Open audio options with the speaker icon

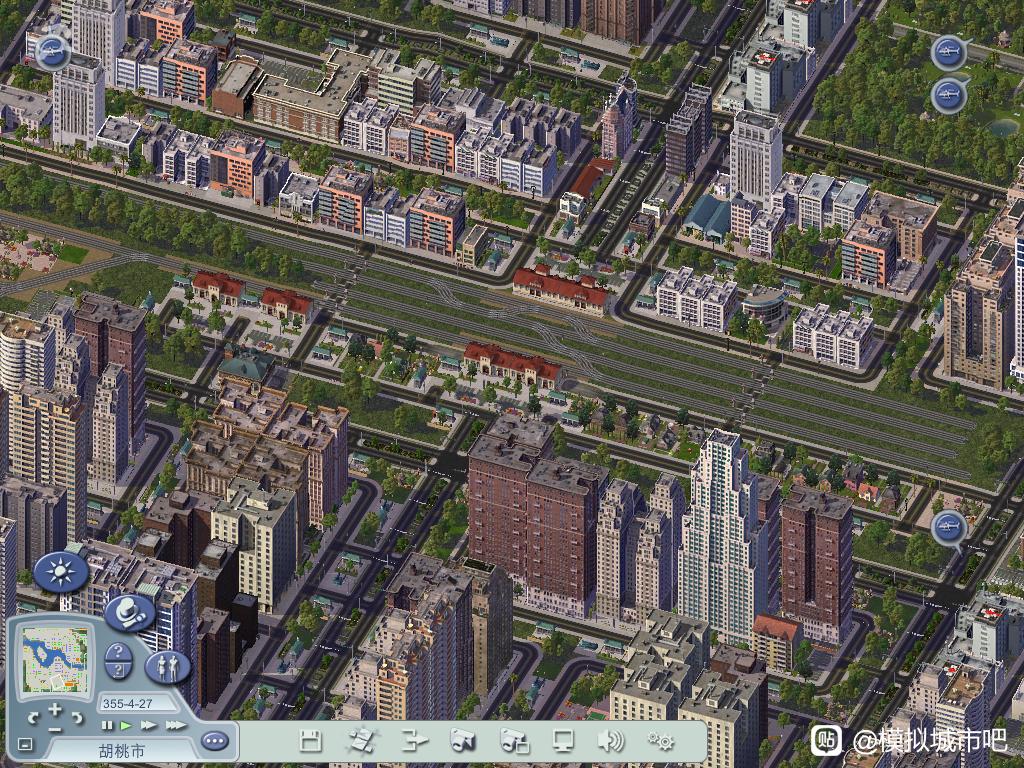pos(610,741)
